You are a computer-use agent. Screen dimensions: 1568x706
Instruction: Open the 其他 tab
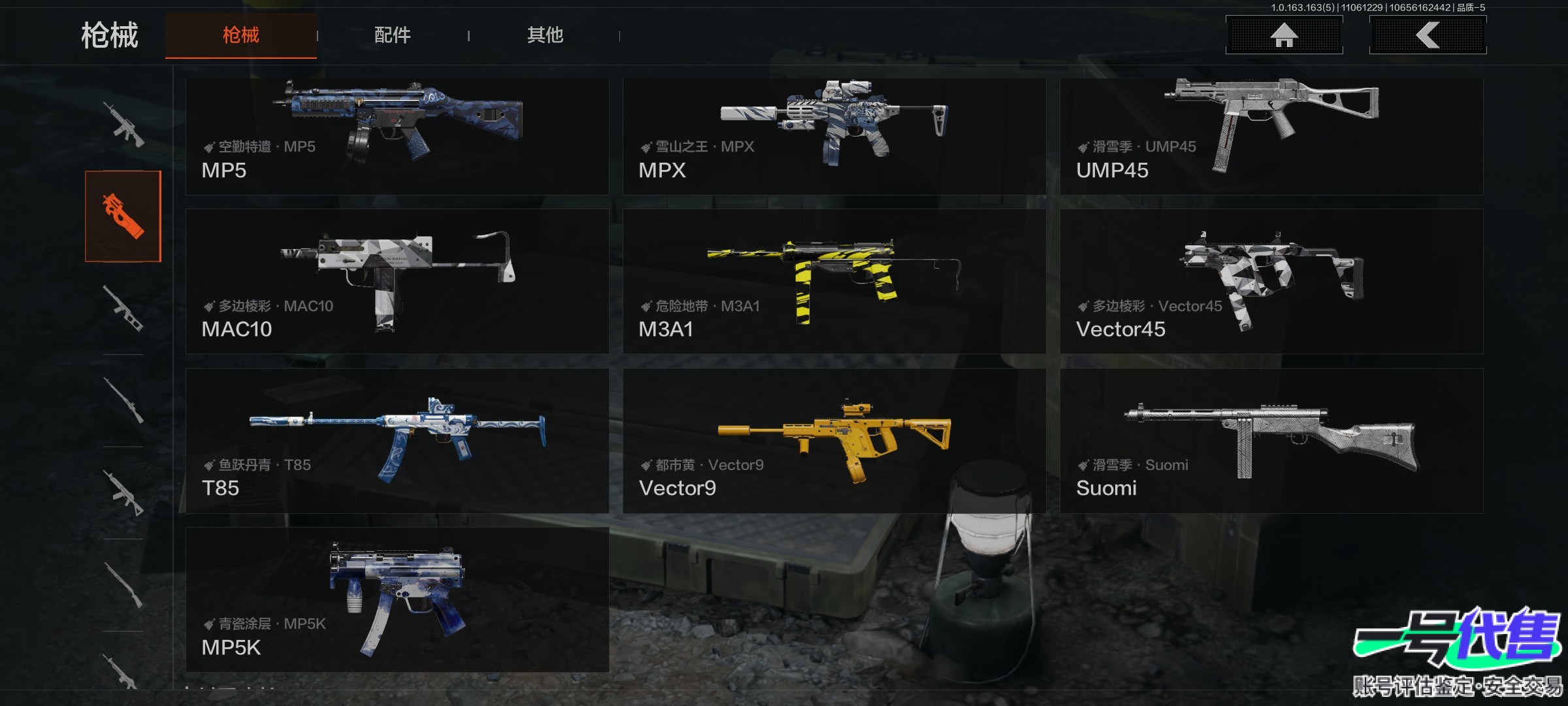(x=545, y=35)
